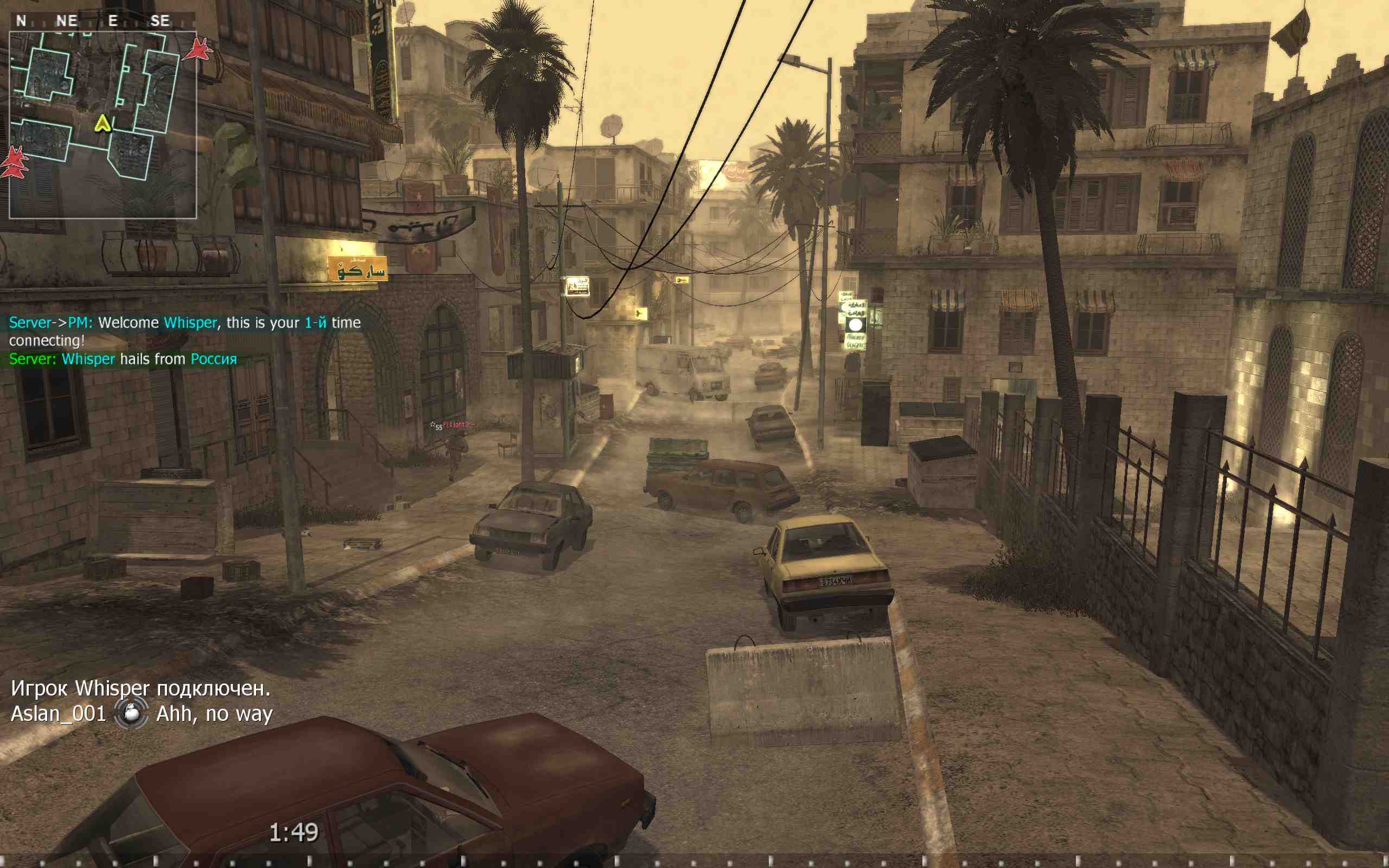
Task: Click 'Россия' in the server chat line
Action: (x=214, y=359)
